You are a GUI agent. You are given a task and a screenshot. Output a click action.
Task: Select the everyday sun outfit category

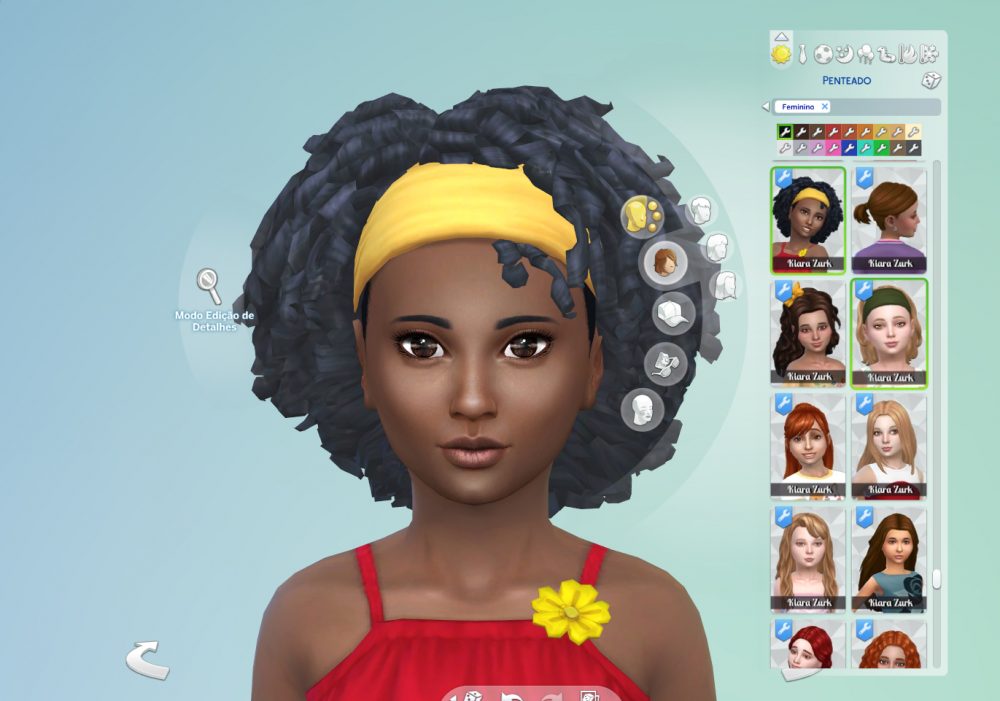(x=781, y=53)
